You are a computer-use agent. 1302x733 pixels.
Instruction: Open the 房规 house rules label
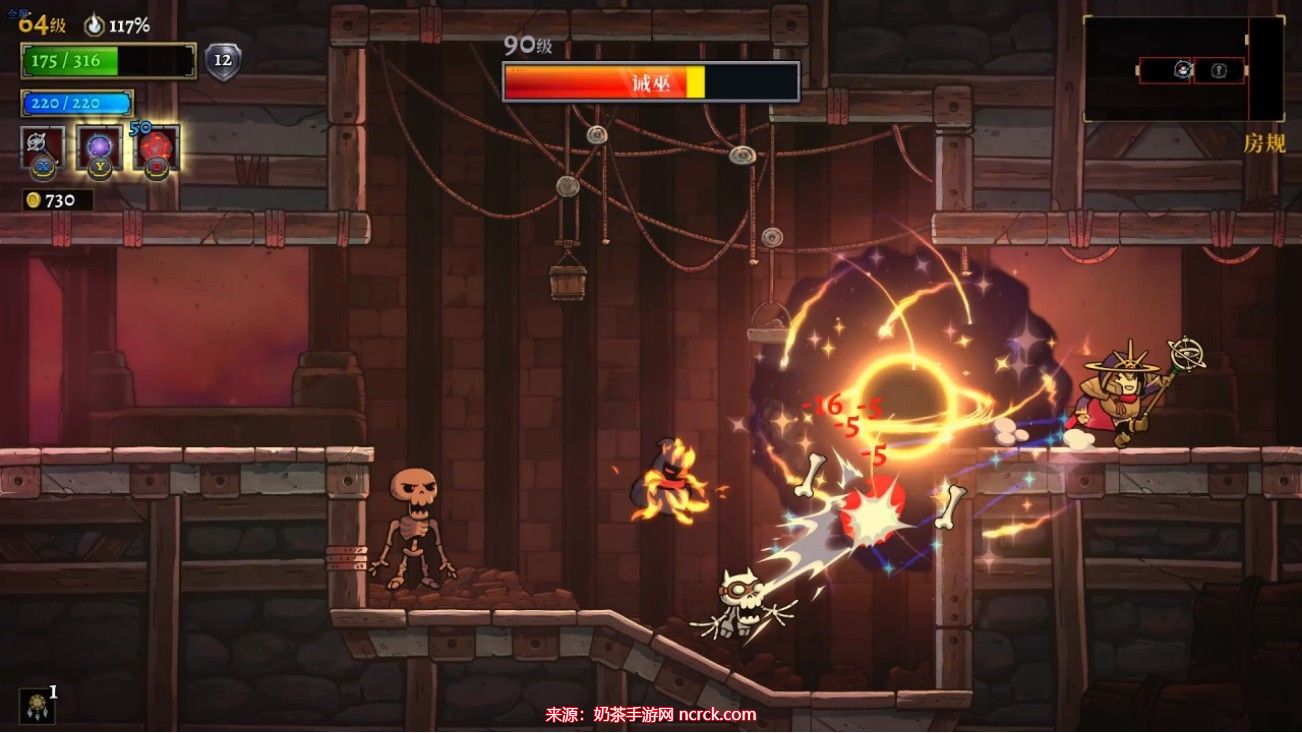click(1264, 143)
